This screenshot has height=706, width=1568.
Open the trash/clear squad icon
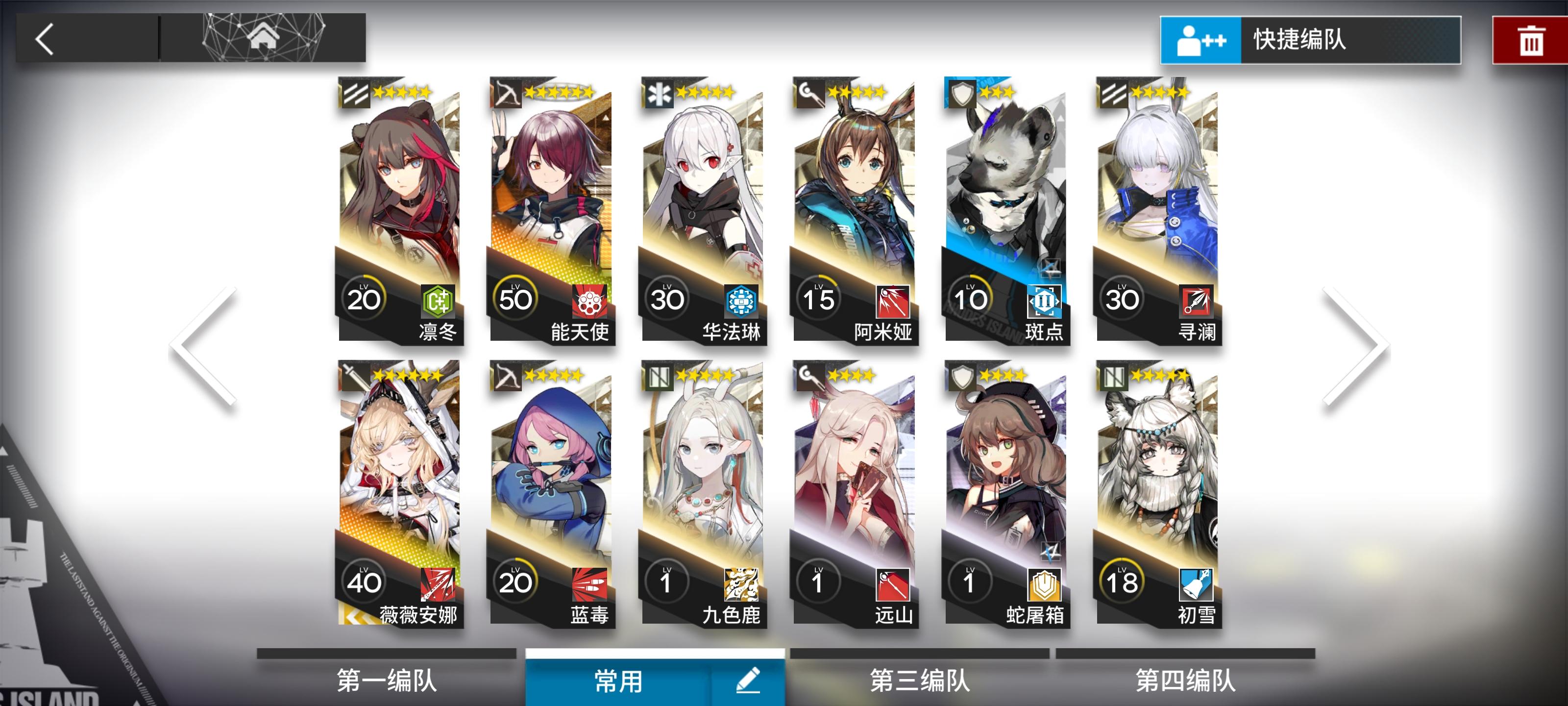pos(1533,40)
